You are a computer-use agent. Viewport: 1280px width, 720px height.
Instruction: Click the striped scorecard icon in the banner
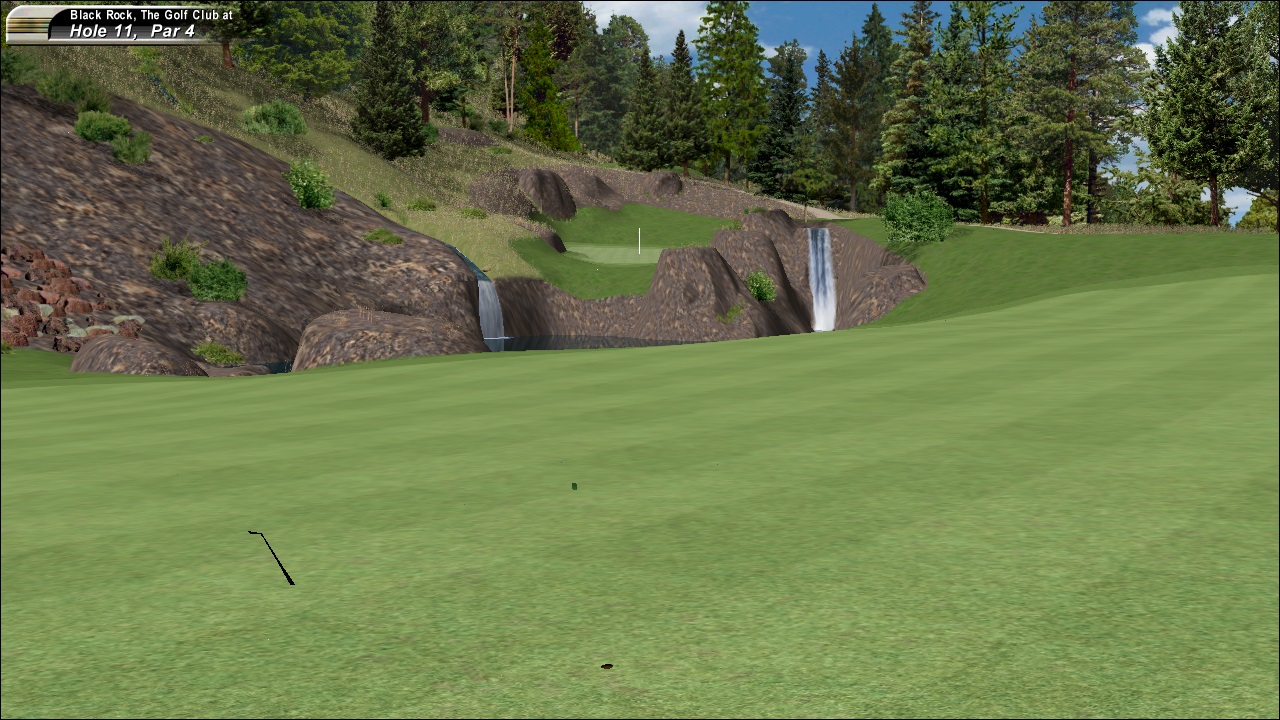(27, 22)
